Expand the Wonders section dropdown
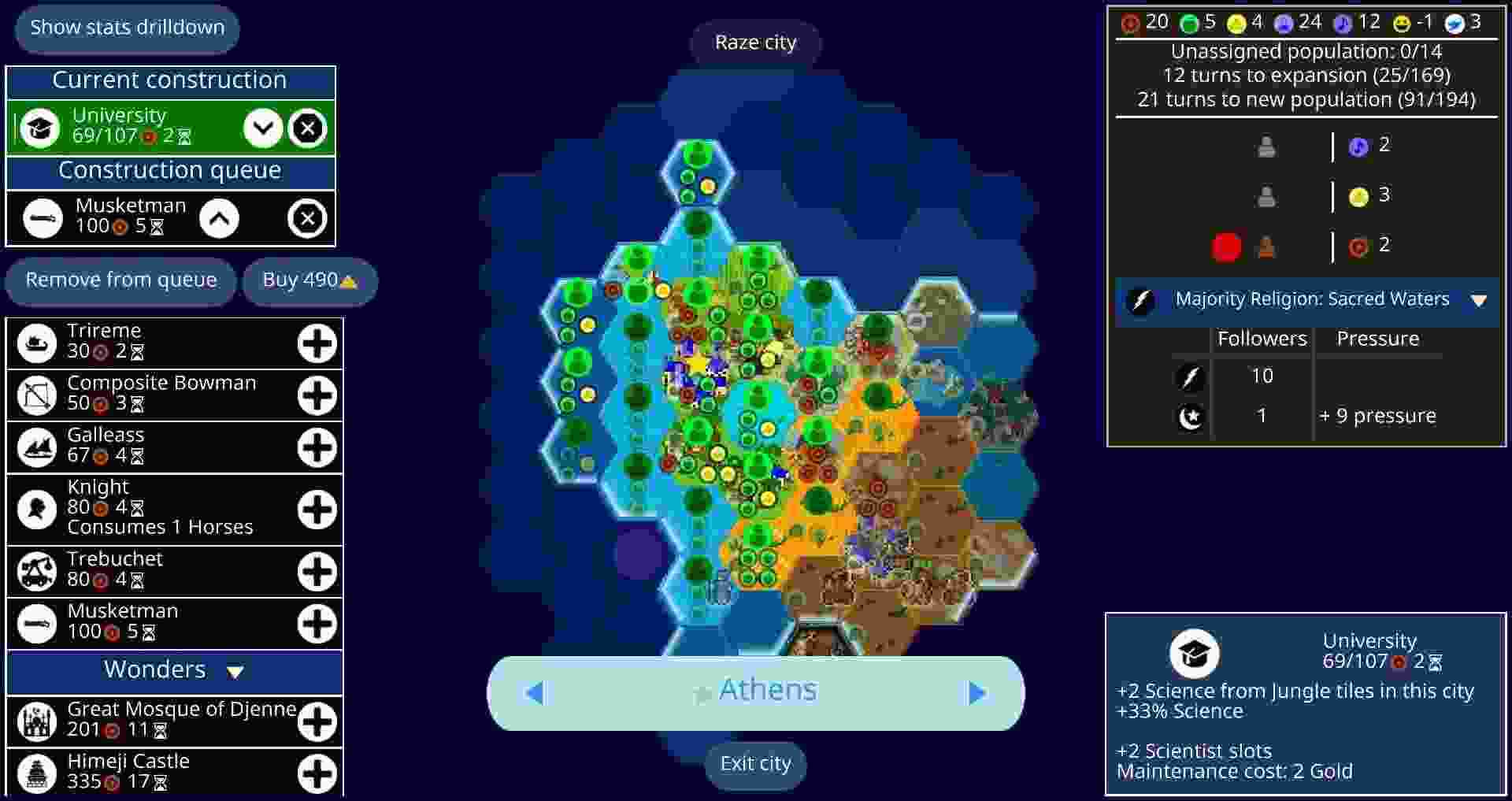 (x=234, y=672)
